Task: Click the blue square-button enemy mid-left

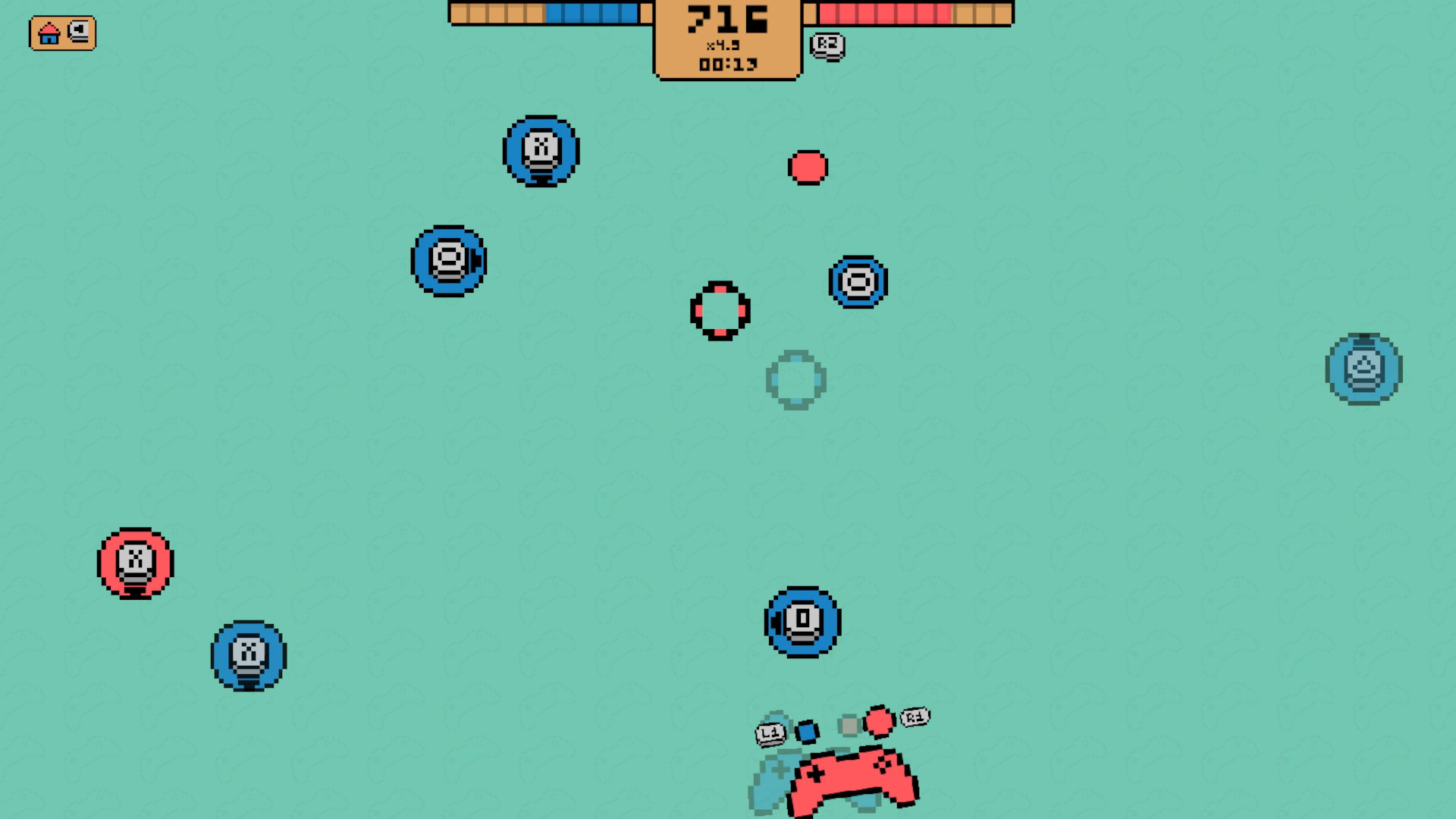Action: point(447,260)
